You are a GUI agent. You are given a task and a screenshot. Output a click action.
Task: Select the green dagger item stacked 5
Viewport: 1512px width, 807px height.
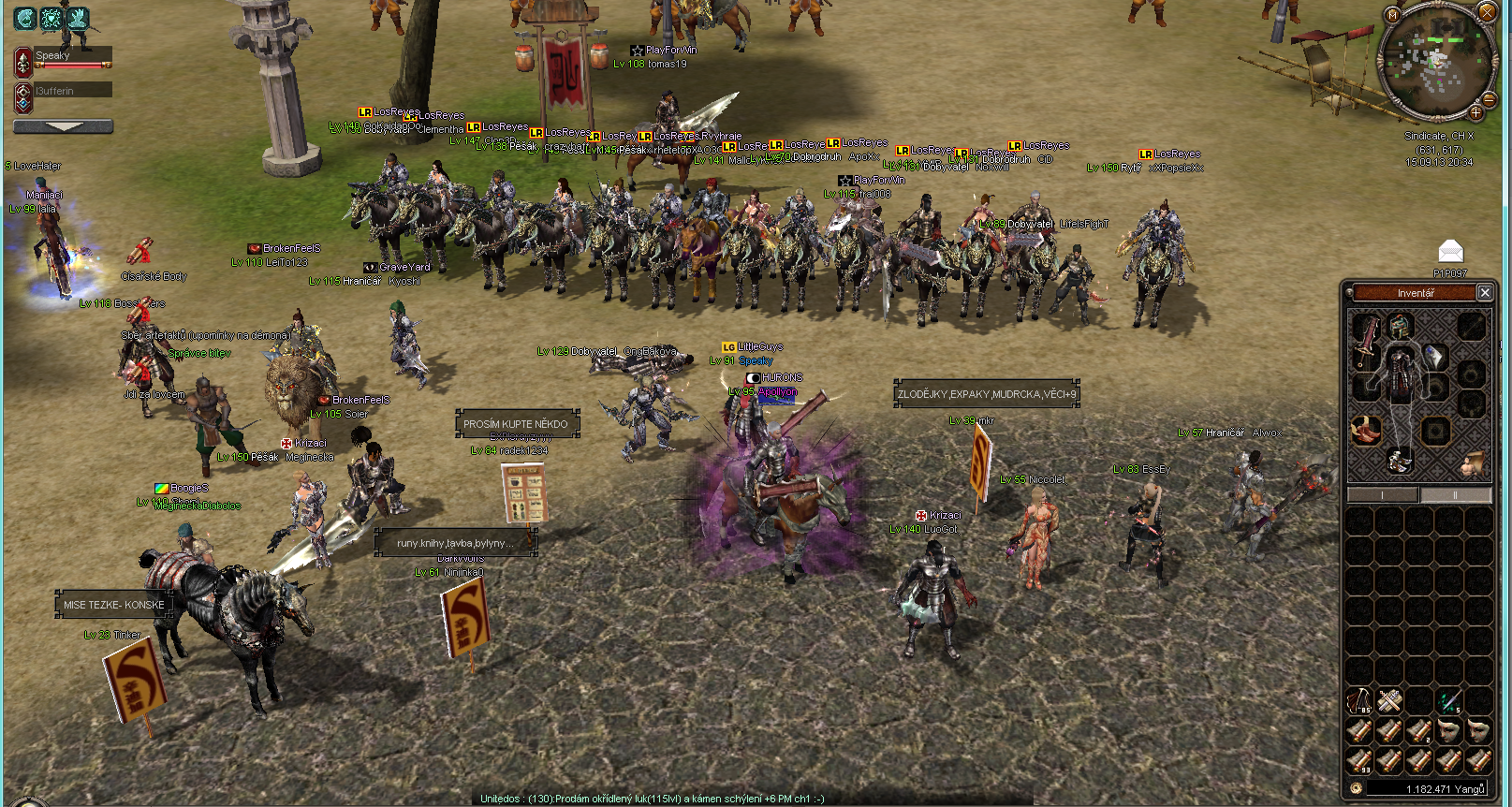1449,700
